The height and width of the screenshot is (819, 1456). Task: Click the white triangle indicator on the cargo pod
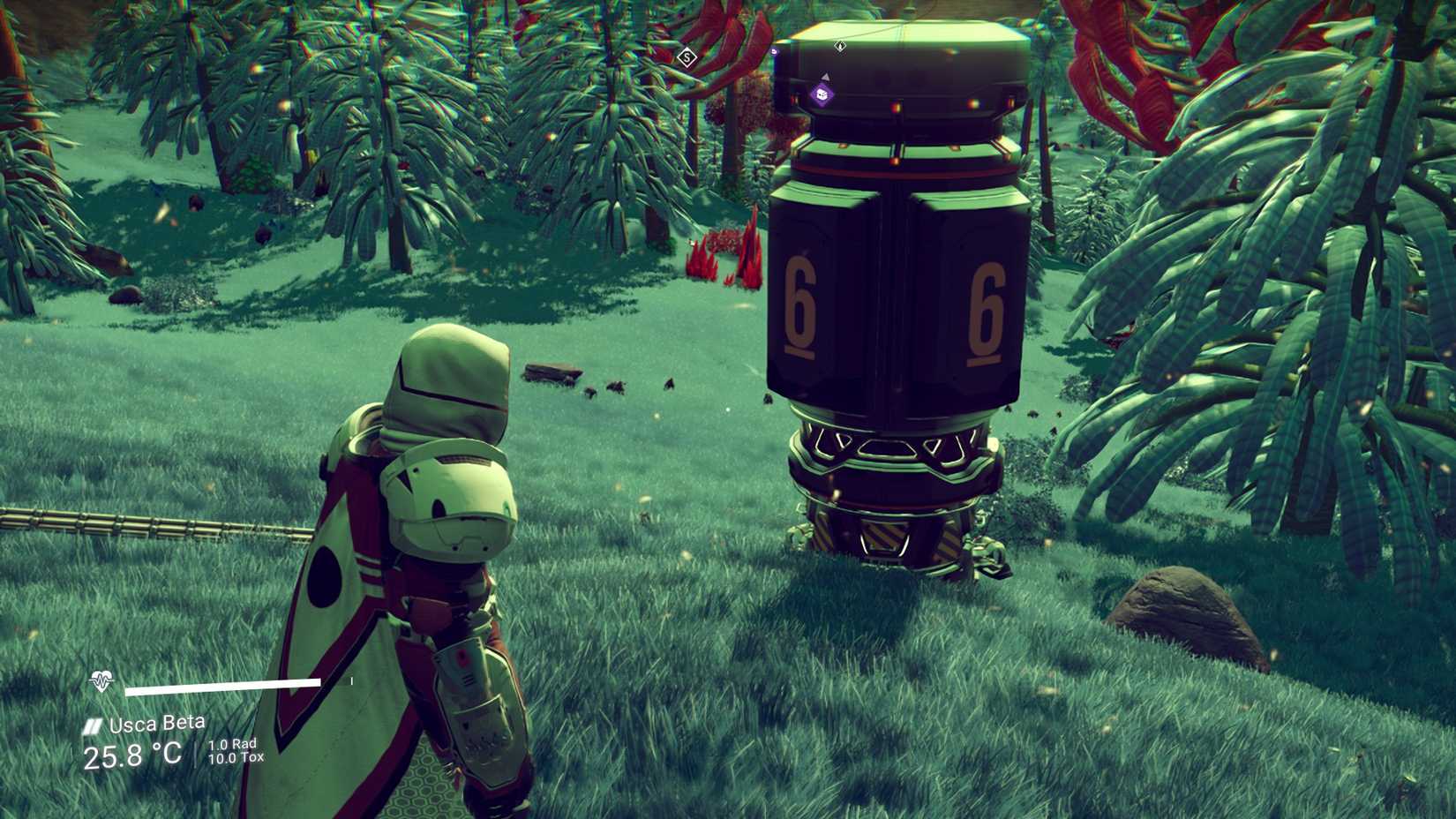pos(826,78)
